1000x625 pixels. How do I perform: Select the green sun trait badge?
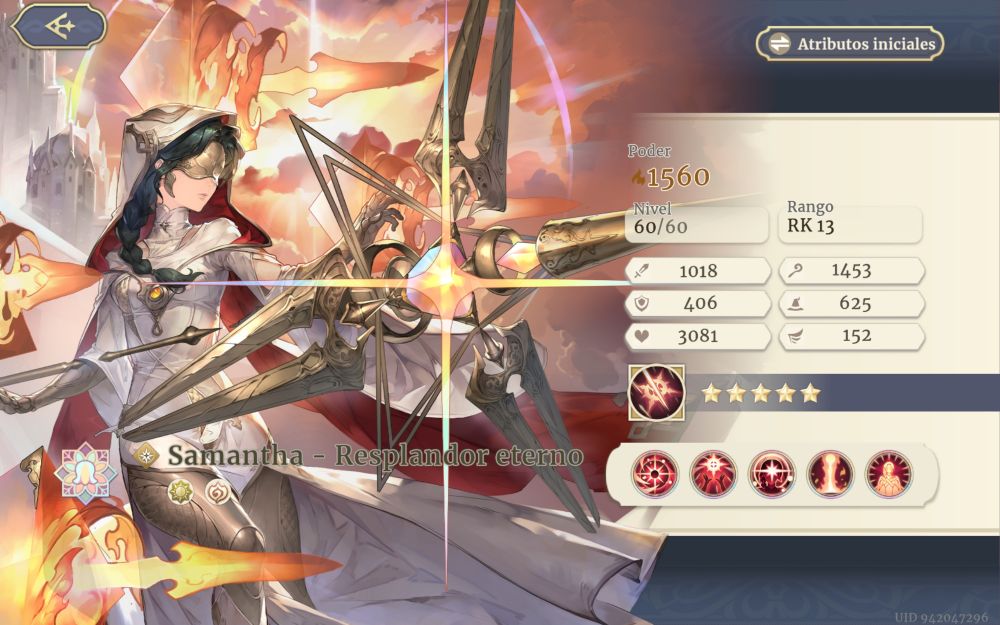point(180,490)
